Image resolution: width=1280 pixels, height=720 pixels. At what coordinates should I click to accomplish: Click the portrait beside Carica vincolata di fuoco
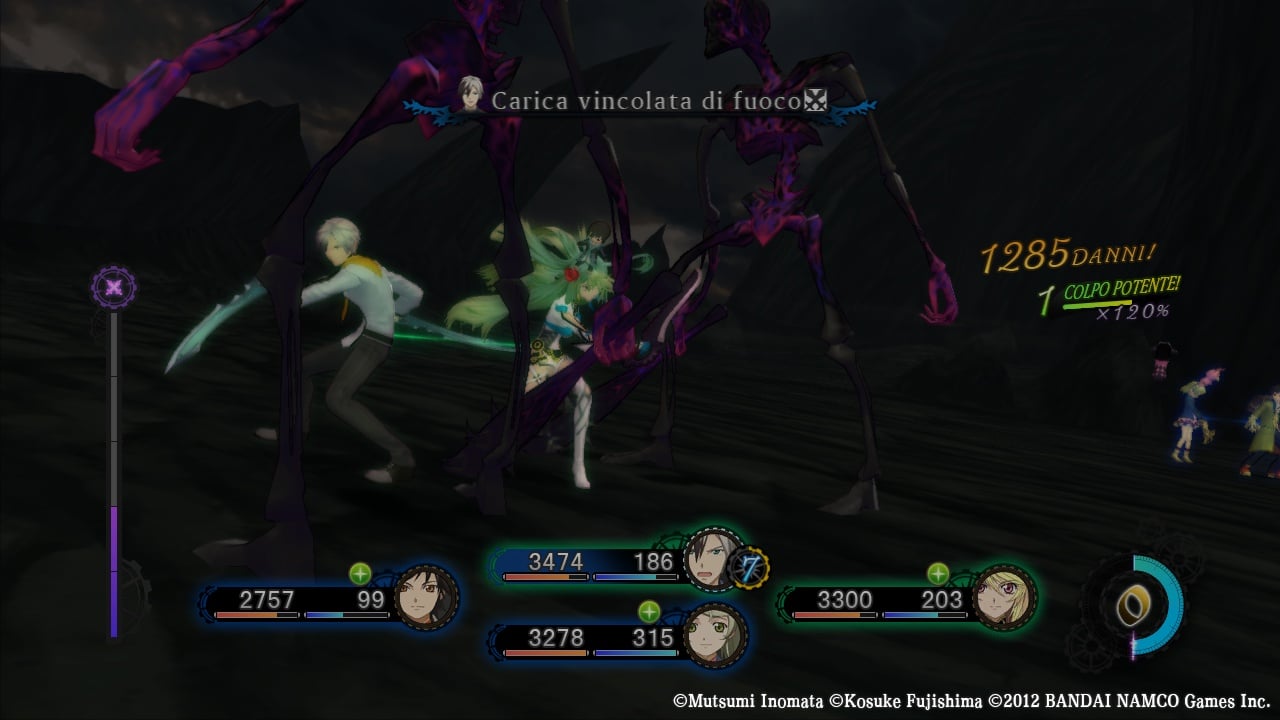click(469, 96)
